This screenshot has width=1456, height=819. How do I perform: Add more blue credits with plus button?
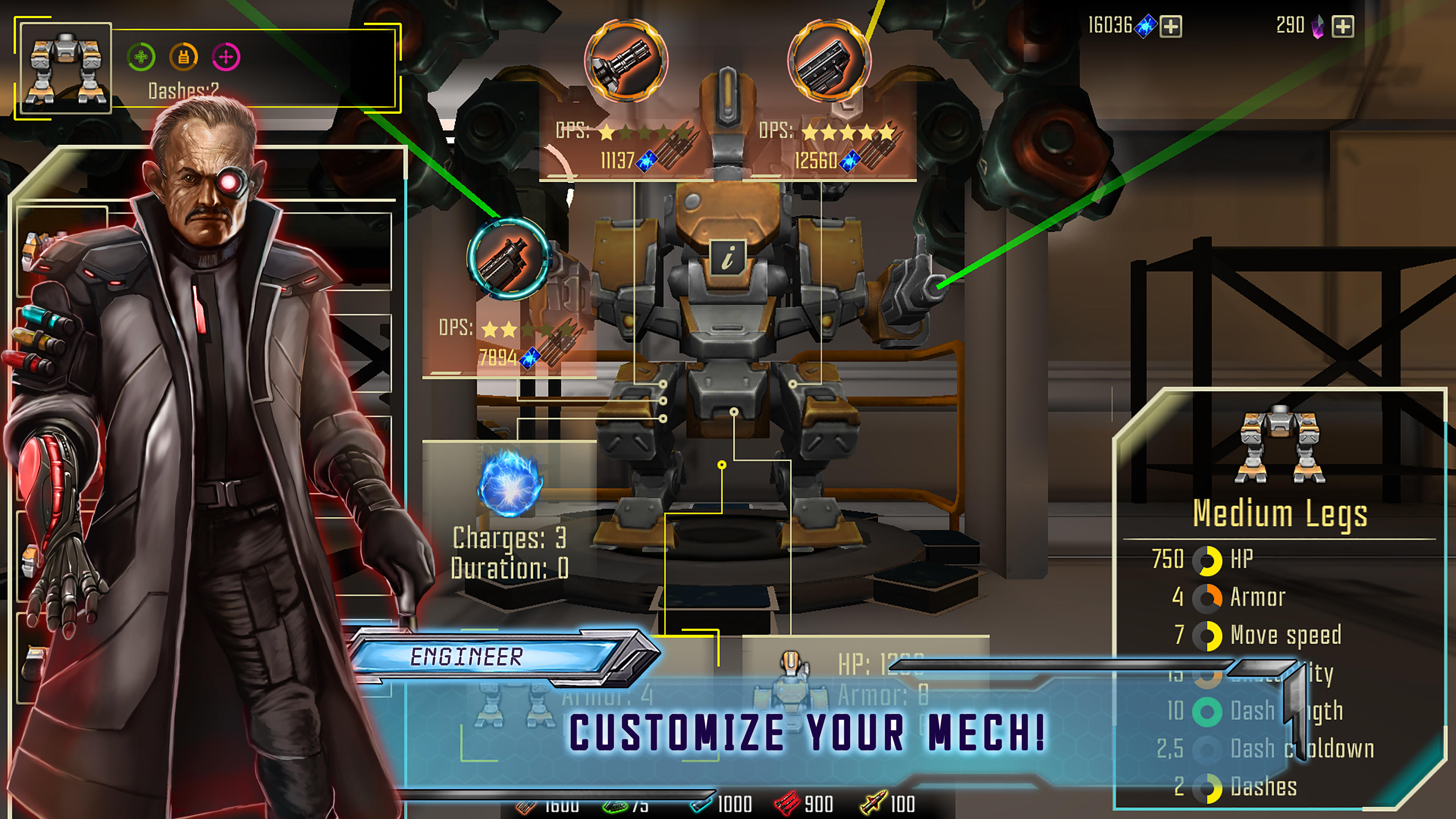(1170, 27)
